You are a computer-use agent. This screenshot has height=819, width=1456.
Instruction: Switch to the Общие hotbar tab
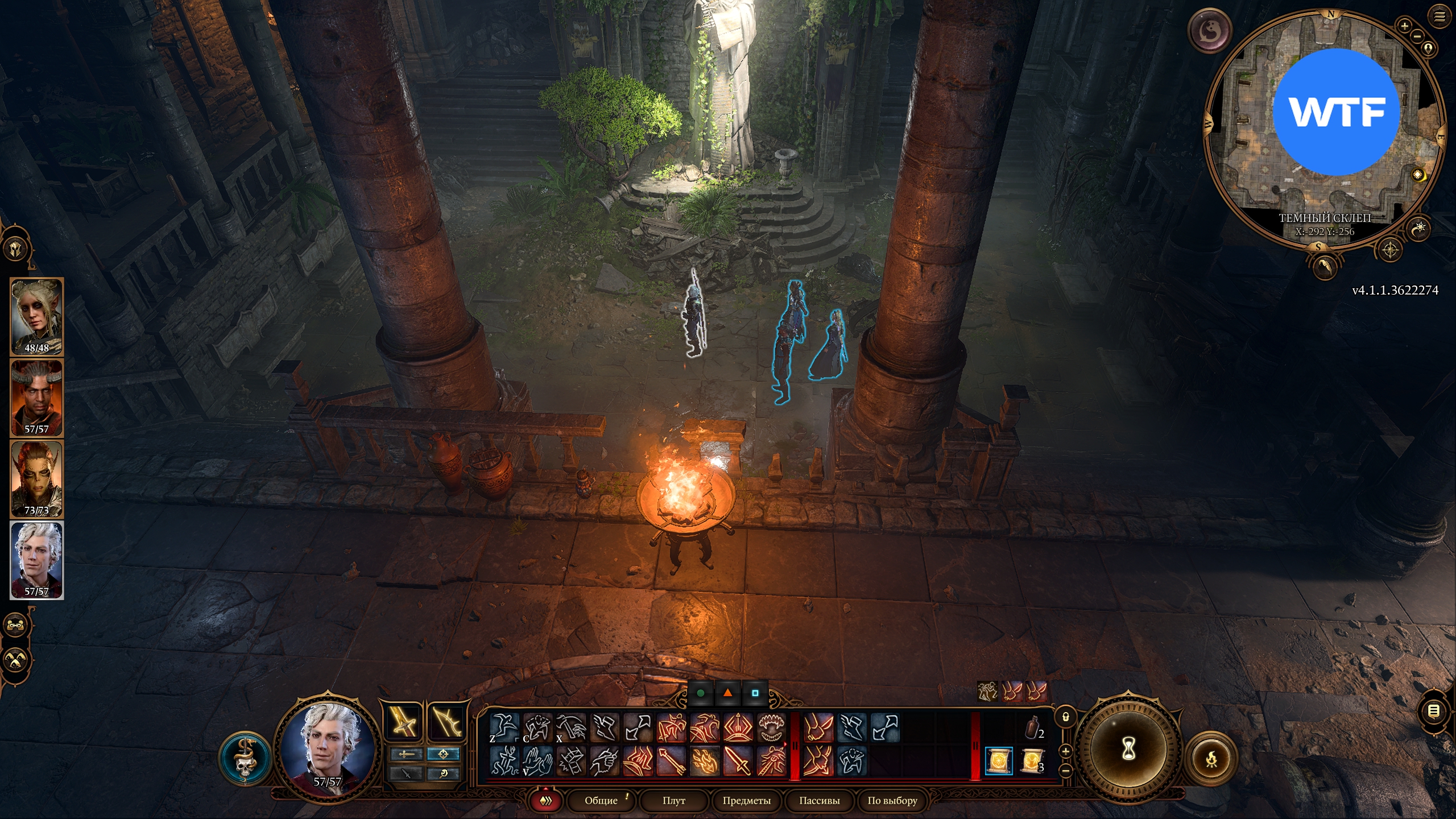[x=601, y=800]
